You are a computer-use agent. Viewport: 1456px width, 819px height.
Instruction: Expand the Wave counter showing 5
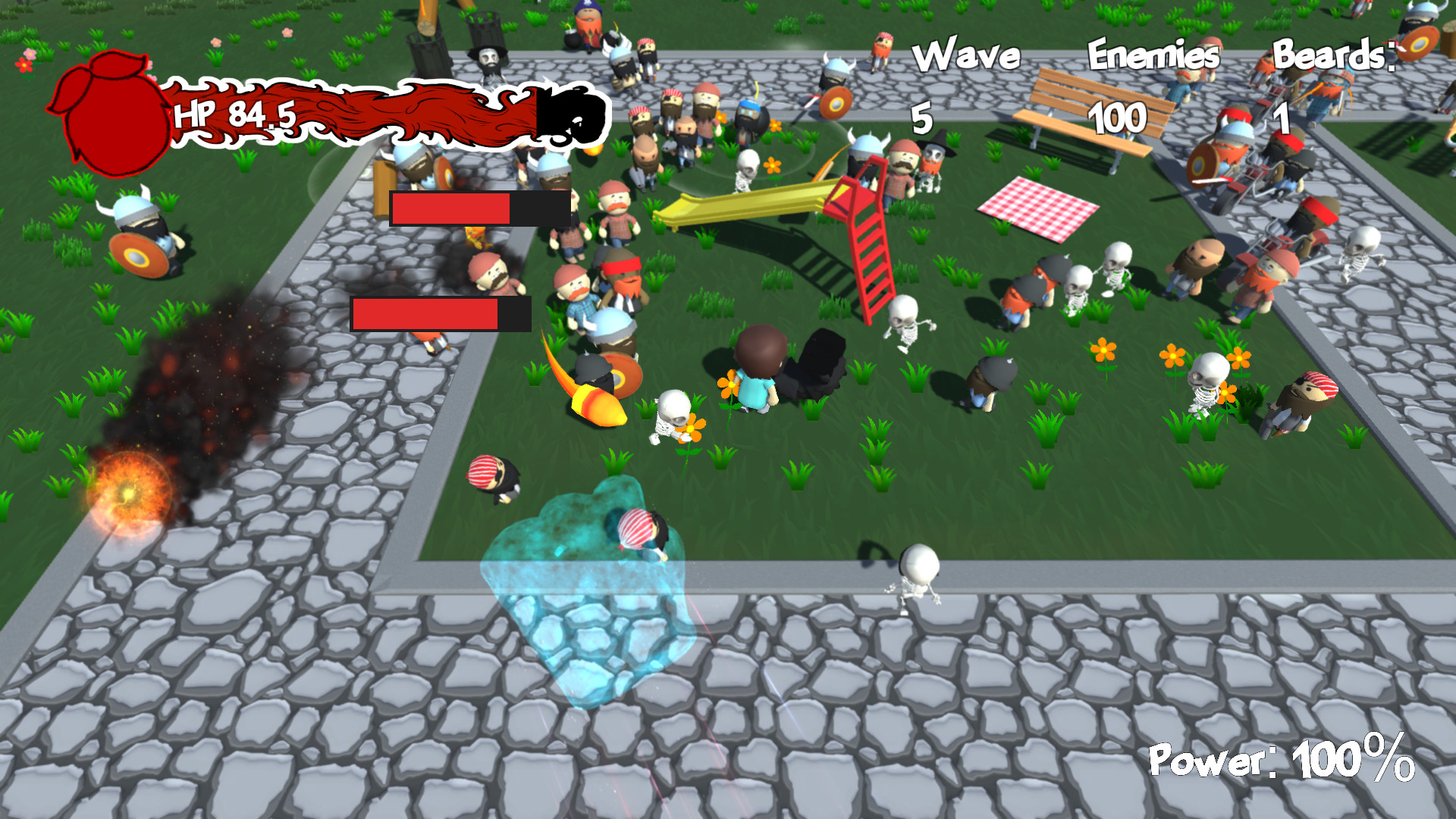[x=923, y=118]
